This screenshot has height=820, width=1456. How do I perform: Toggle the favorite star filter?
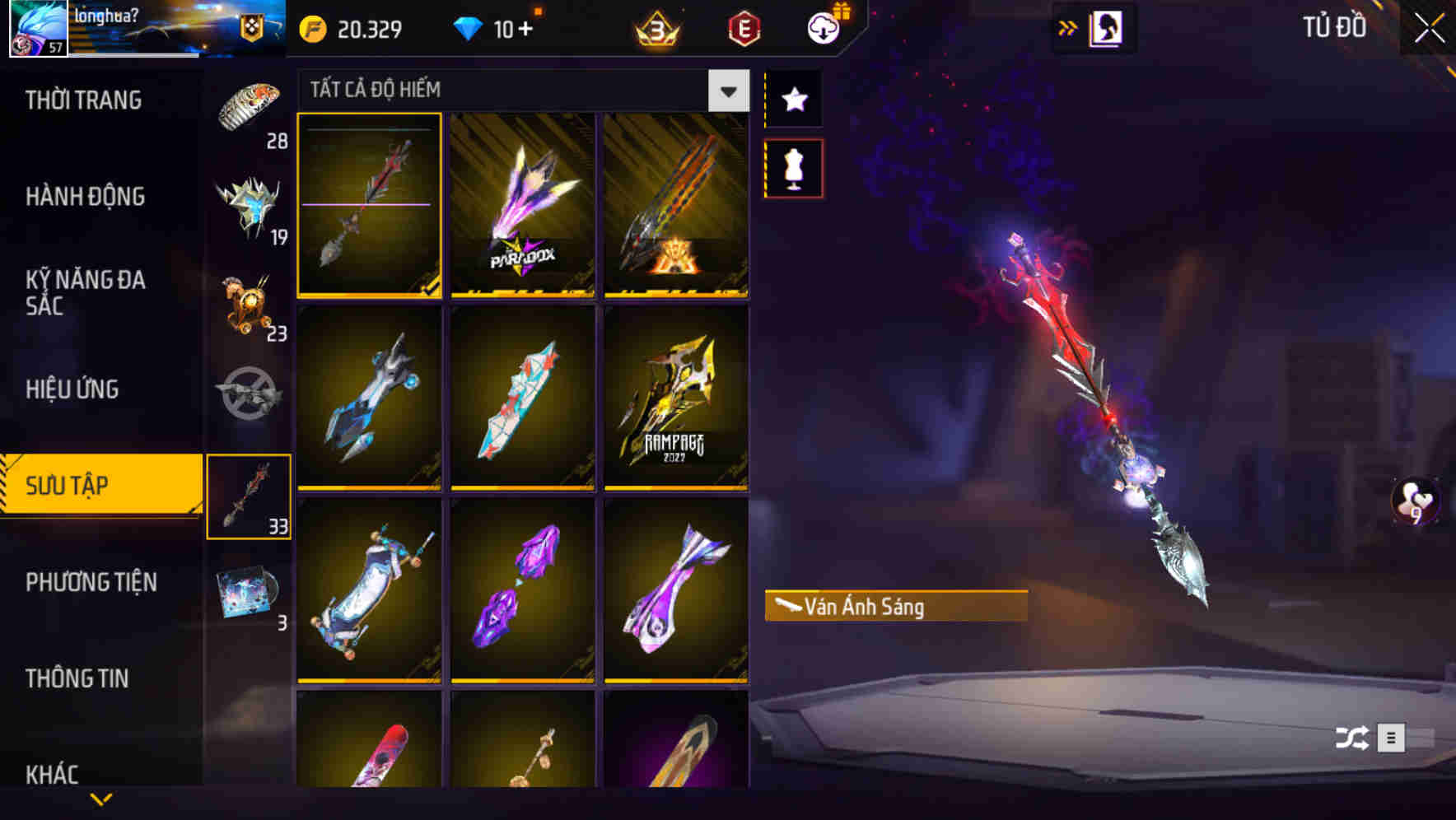(x=794, y=100)
